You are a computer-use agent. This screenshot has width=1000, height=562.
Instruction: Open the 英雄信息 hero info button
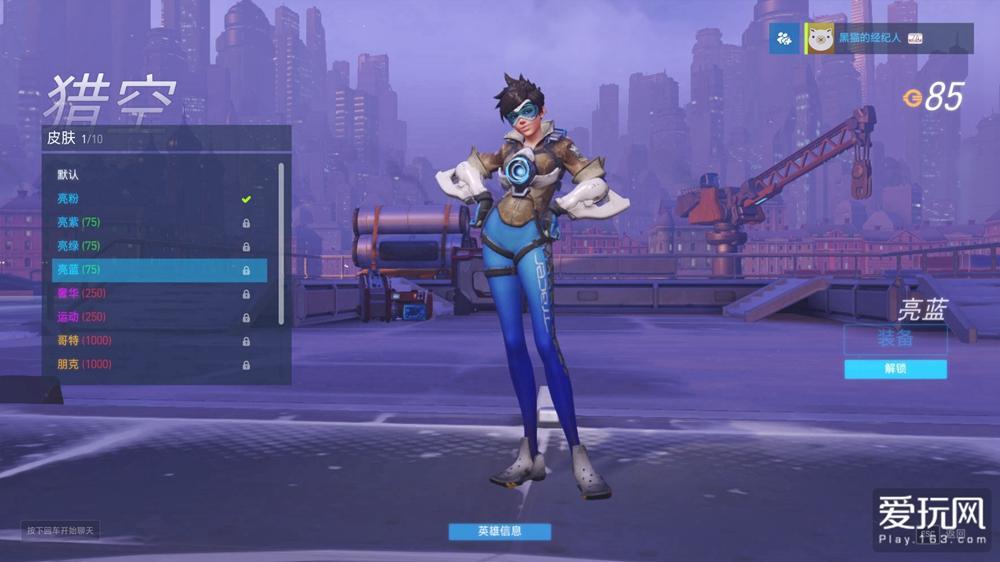coord(499,531)
